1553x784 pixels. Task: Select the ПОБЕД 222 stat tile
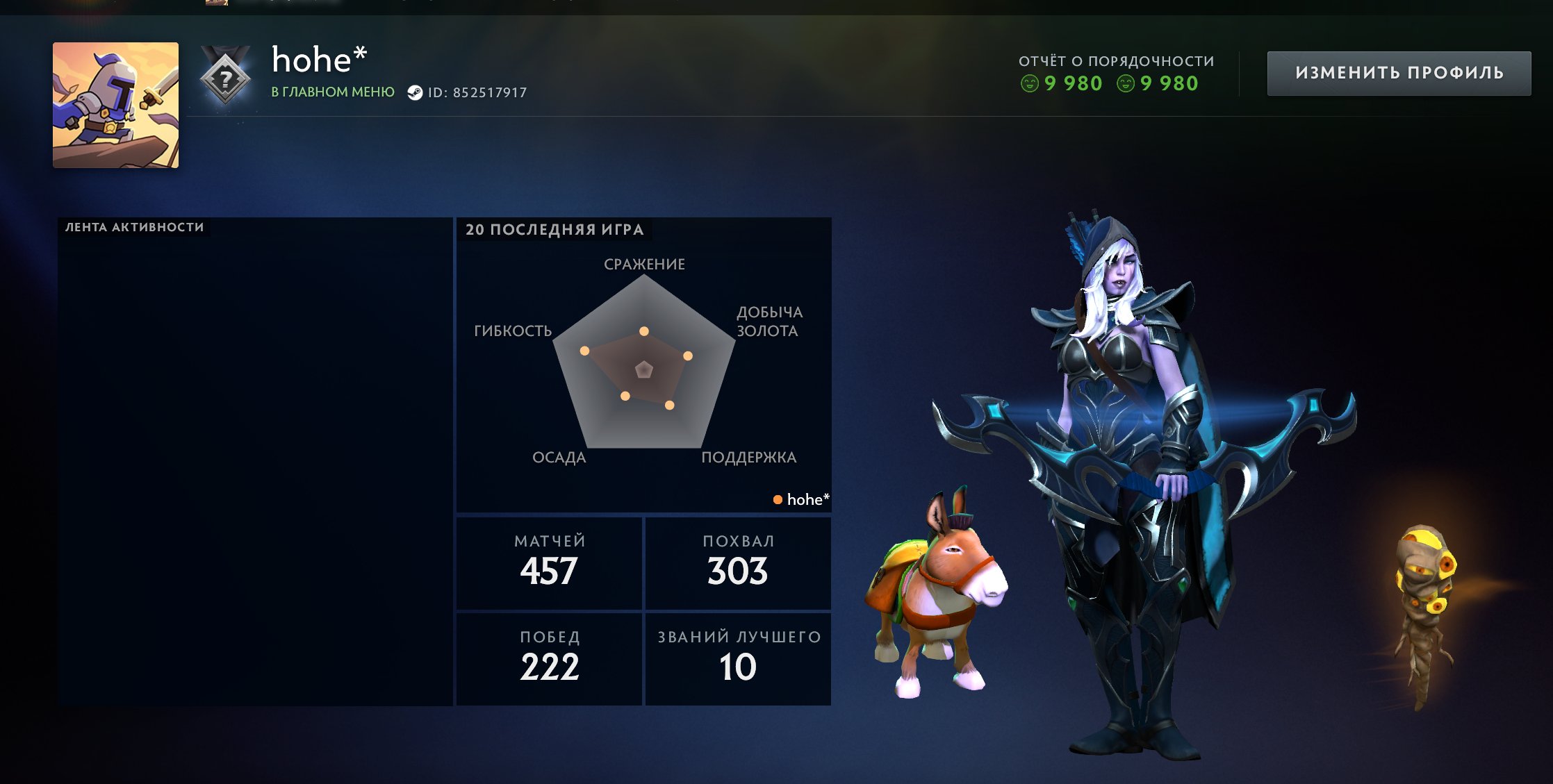click(x=549, y=658)
